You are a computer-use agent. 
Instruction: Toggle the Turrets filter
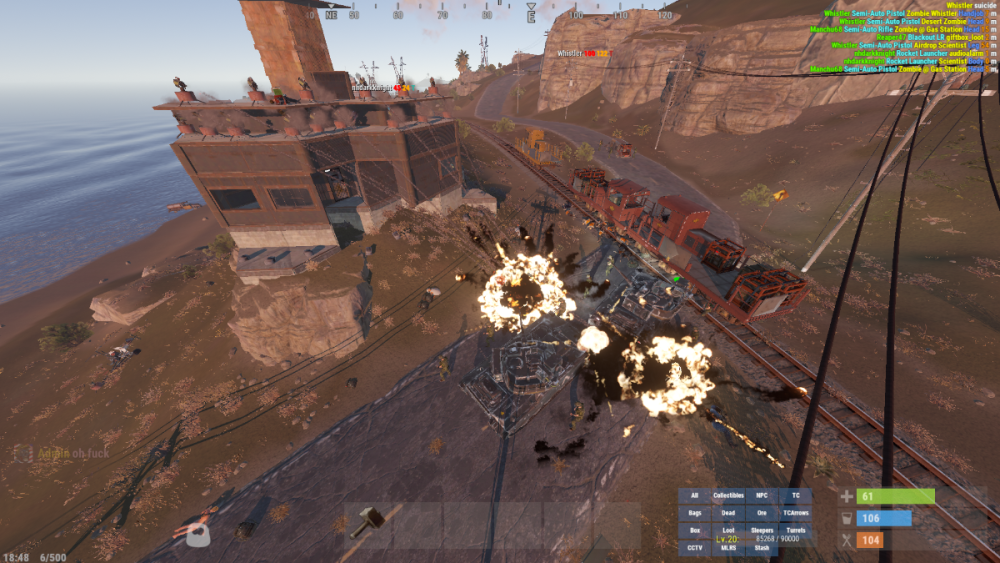click(795, 530)
